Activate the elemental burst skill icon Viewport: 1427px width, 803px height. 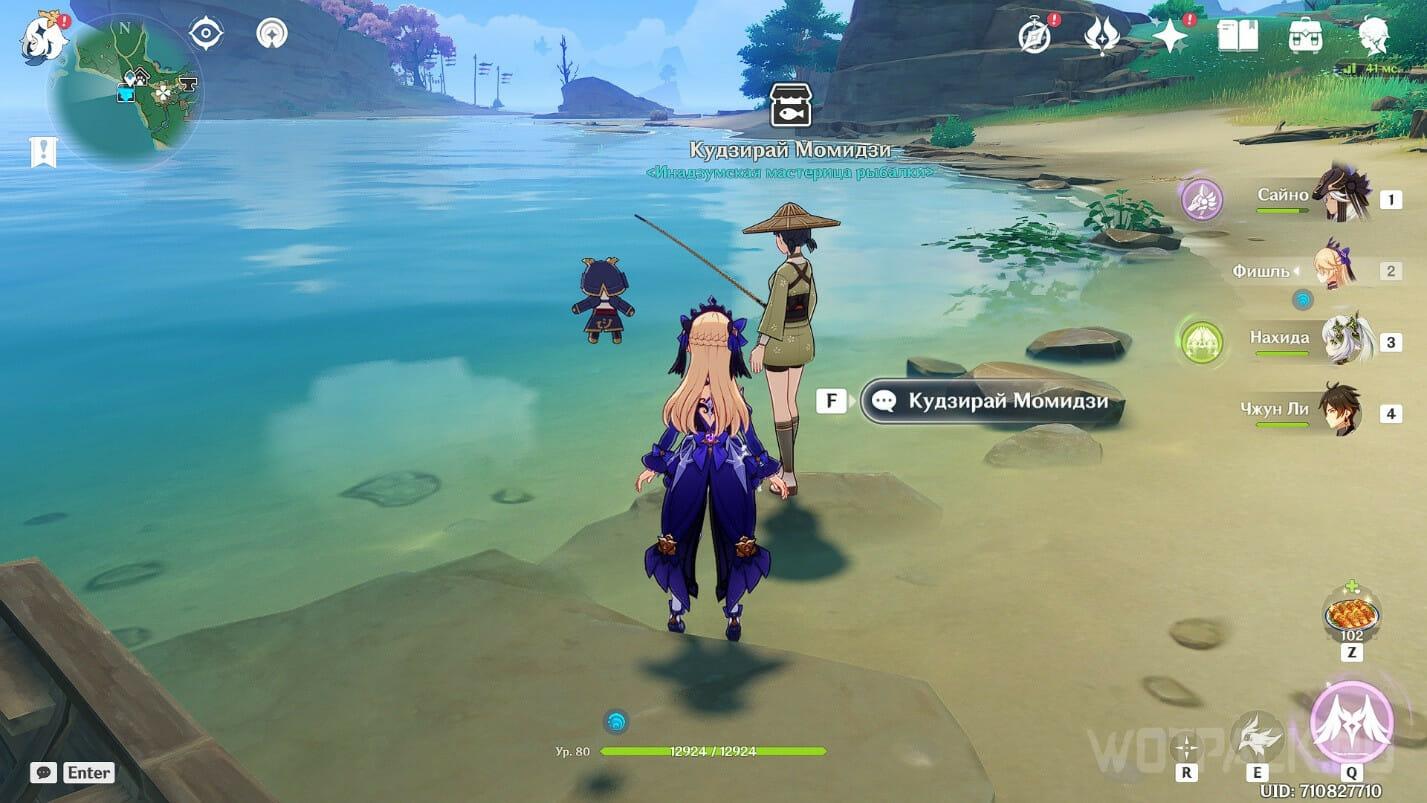pos(1352,722)
